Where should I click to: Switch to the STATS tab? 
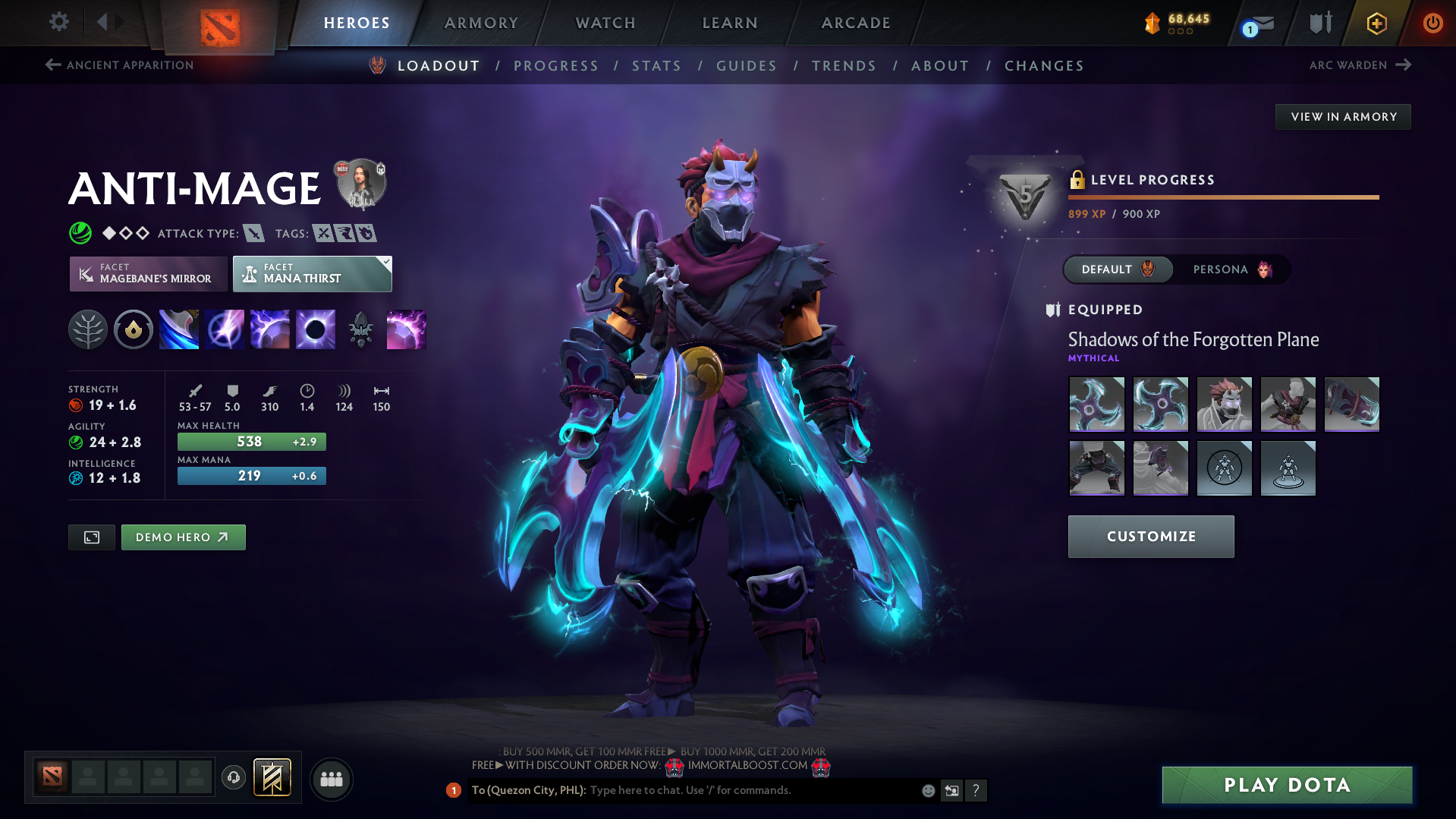point(656,66)
